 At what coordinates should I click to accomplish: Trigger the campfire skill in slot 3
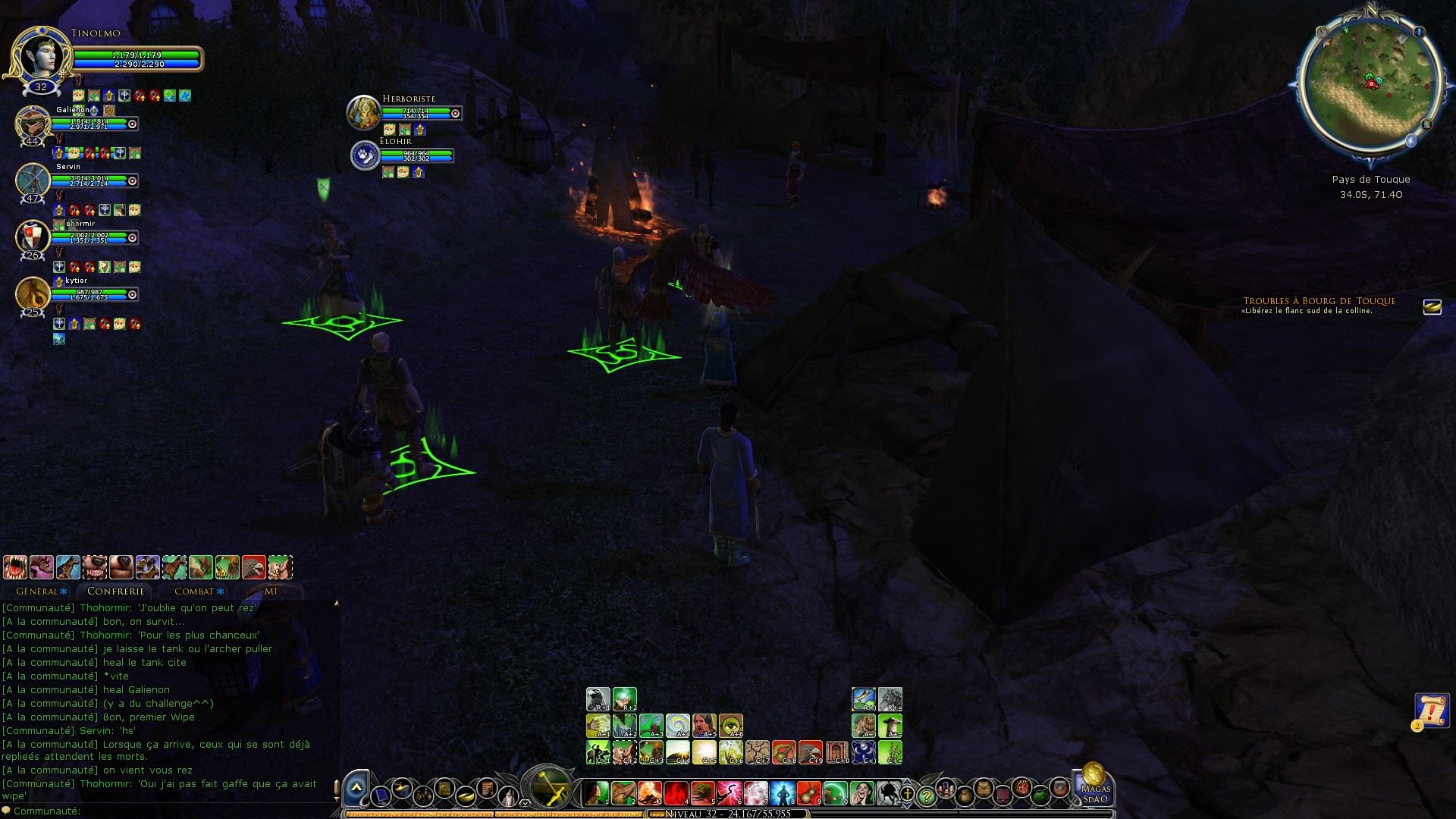click(649, 793)
